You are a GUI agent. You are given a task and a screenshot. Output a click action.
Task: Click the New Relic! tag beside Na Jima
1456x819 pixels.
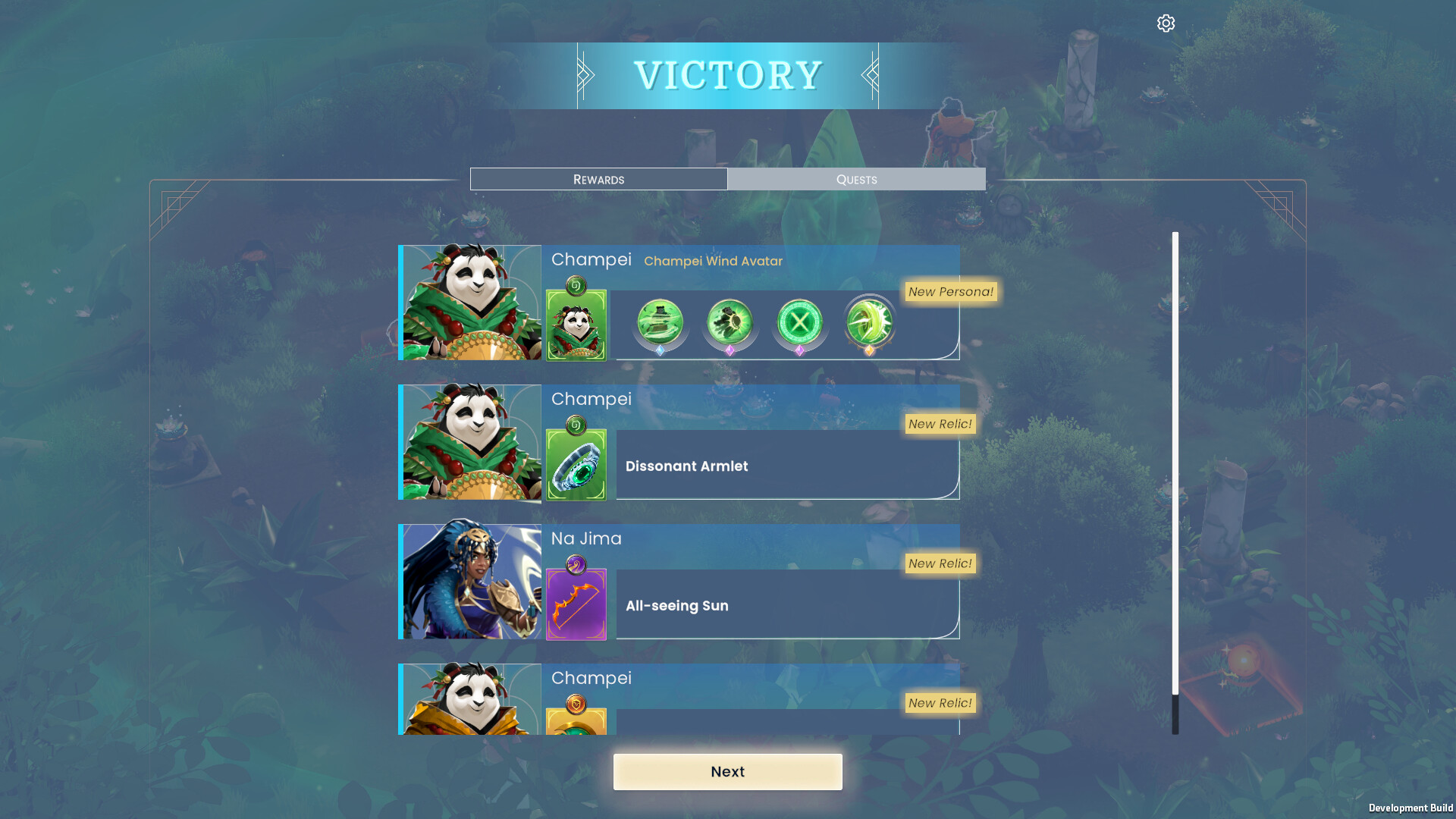(940, 563)
